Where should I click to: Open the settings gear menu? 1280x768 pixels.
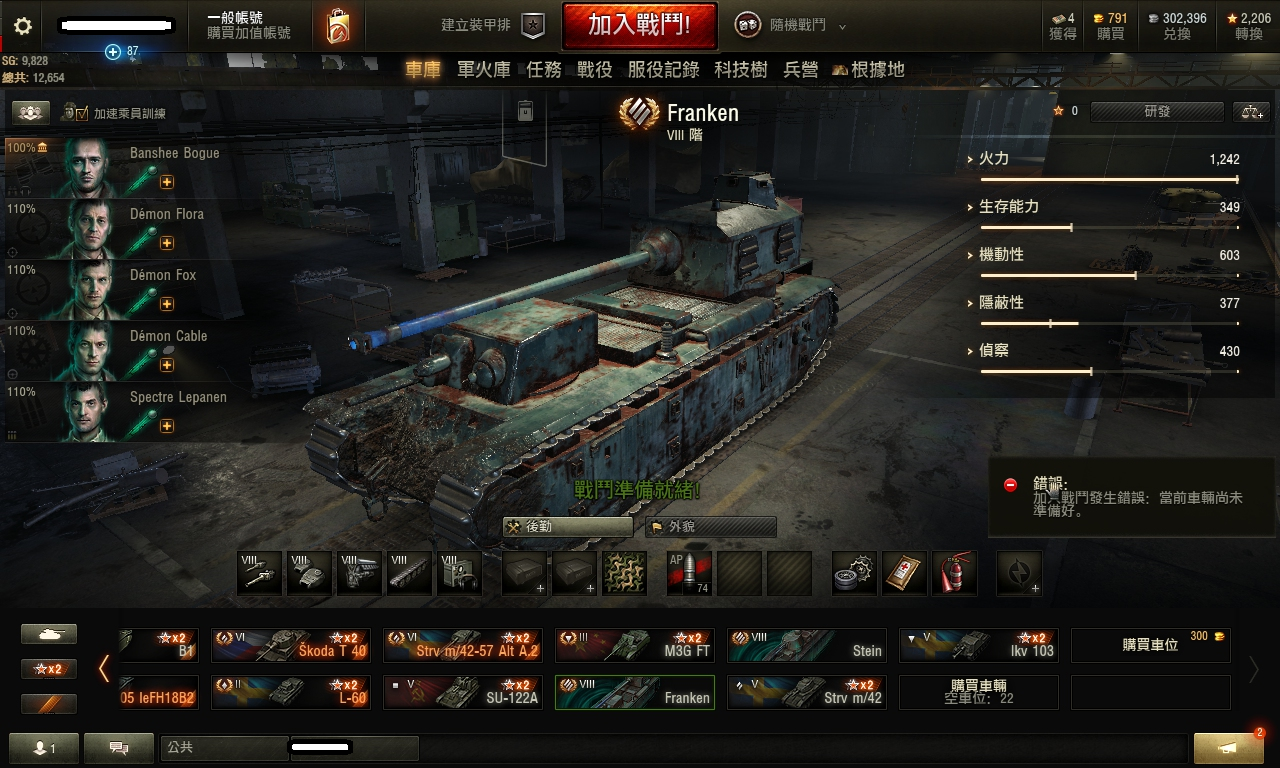tap(22, 27)
